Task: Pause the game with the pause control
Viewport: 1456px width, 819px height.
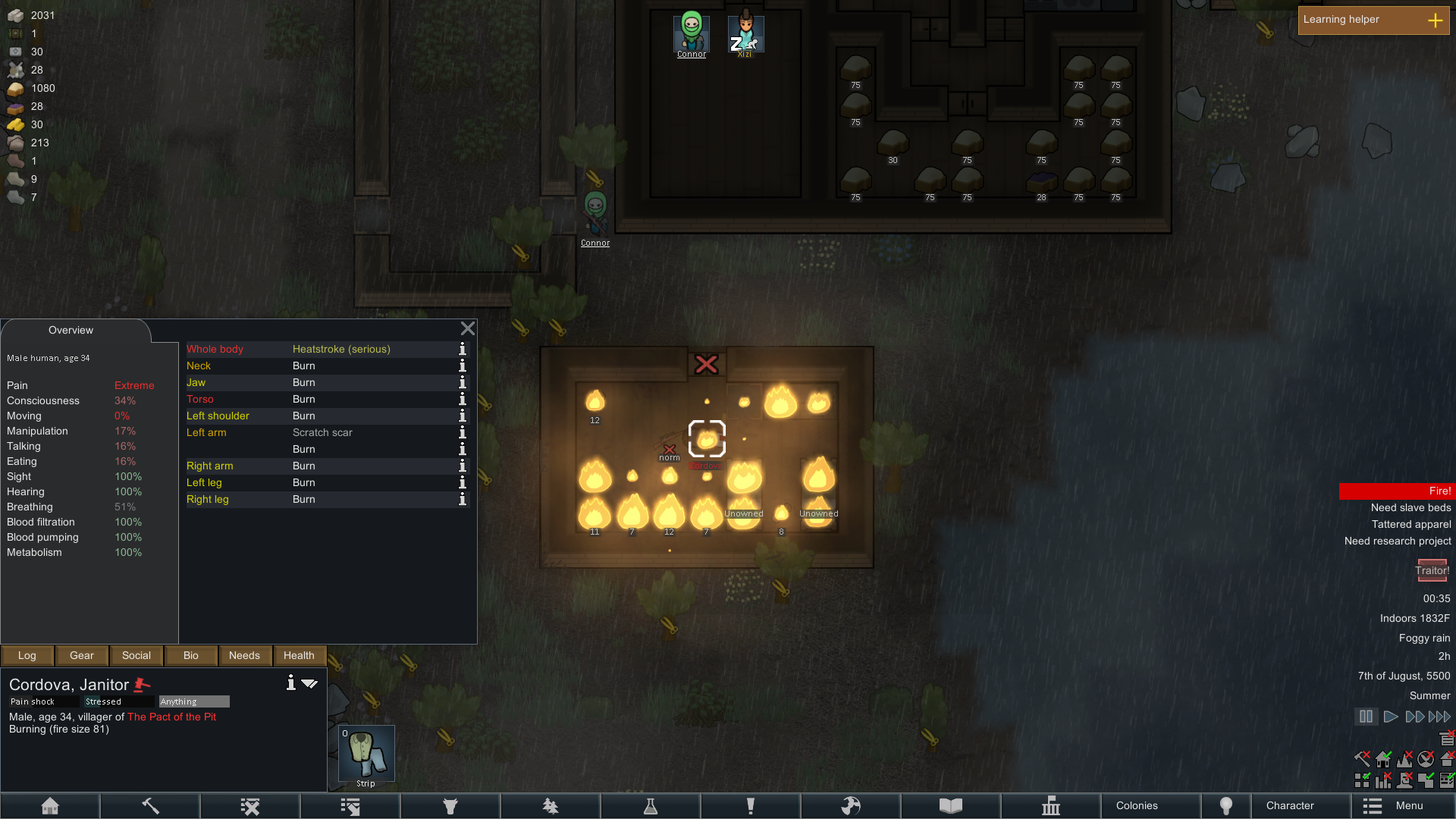Action: [1366, 716]
